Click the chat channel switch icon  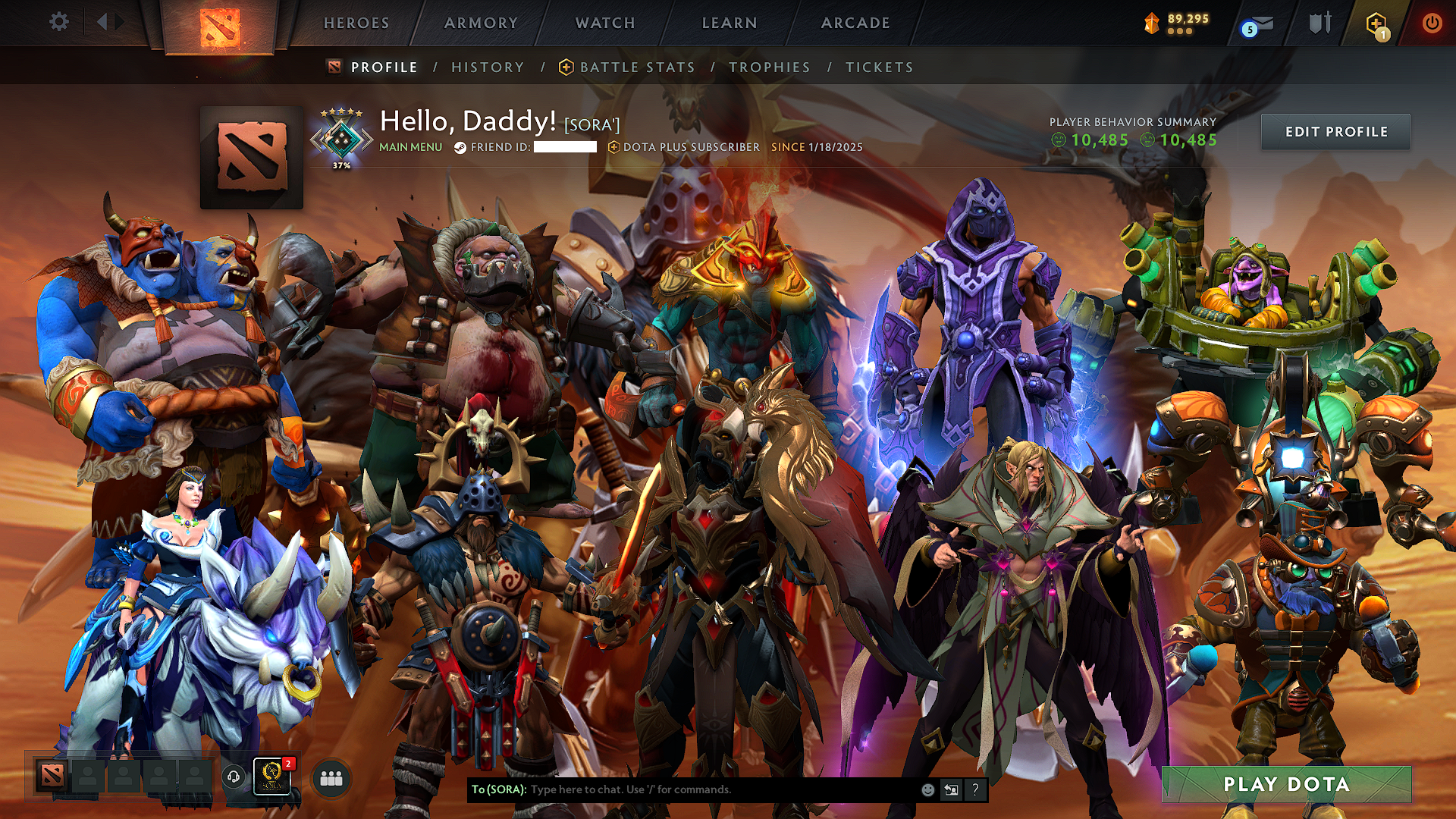951,790
